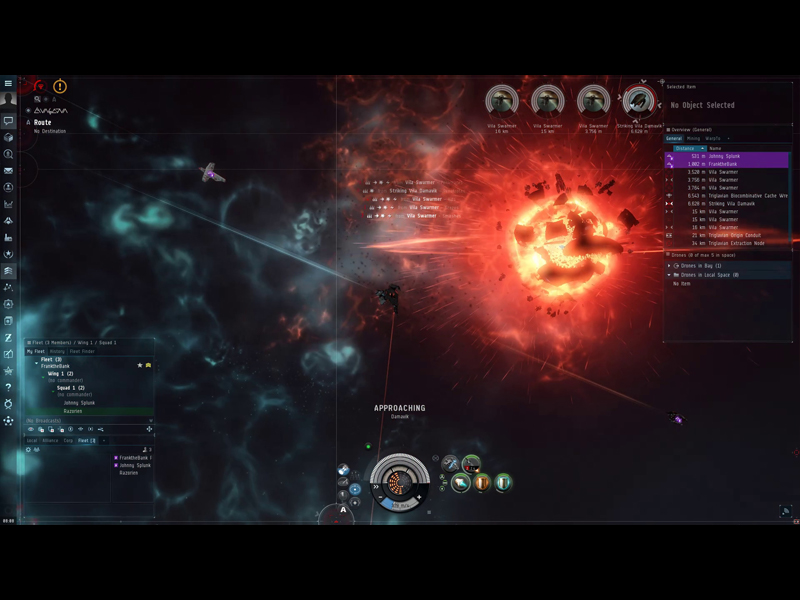Open the hamburger menu atop the sidebar
The image size is (800, 600).
(x=8, y=84)
